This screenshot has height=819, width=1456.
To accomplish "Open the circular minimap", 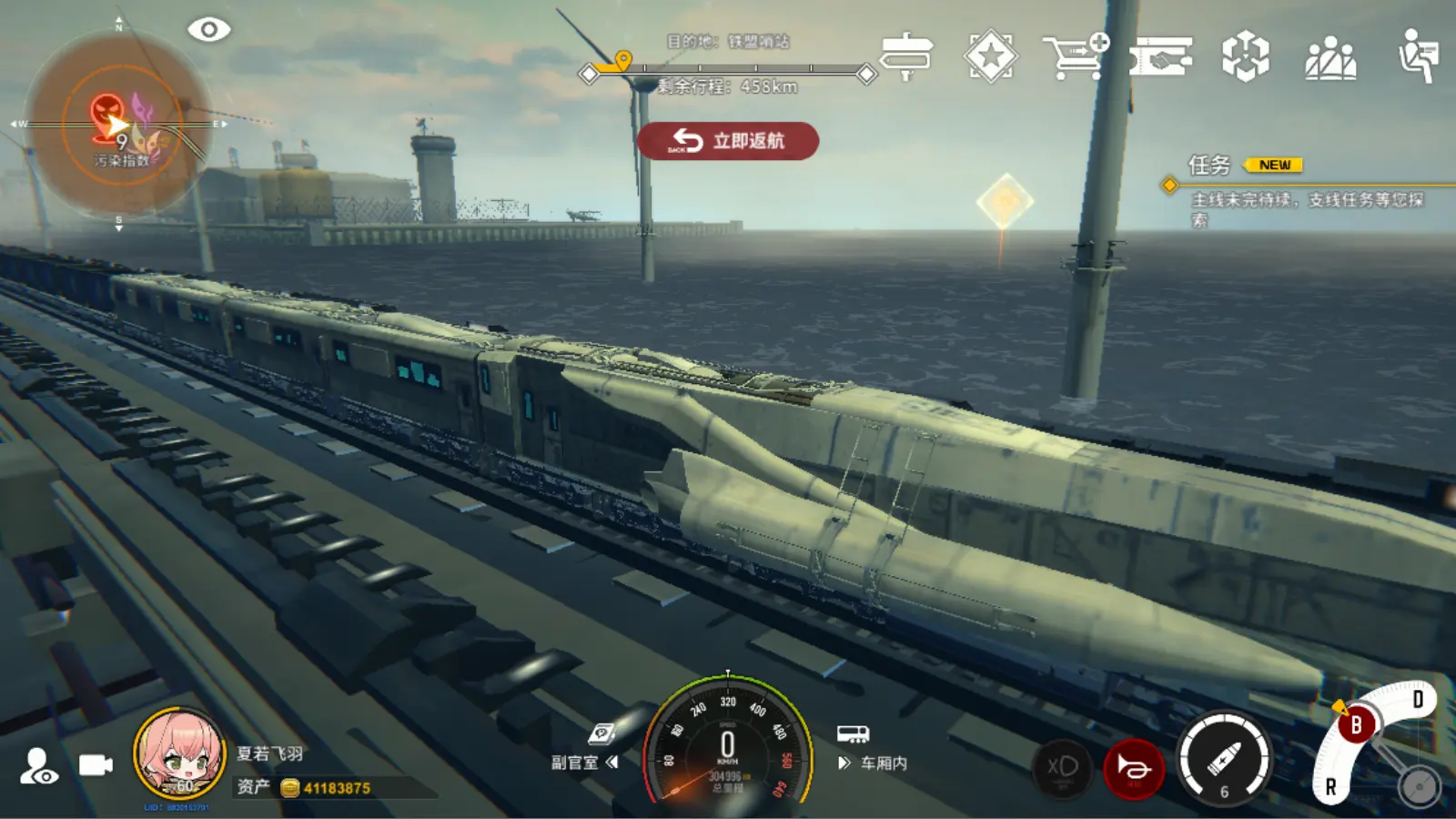I will coord(119,123).
